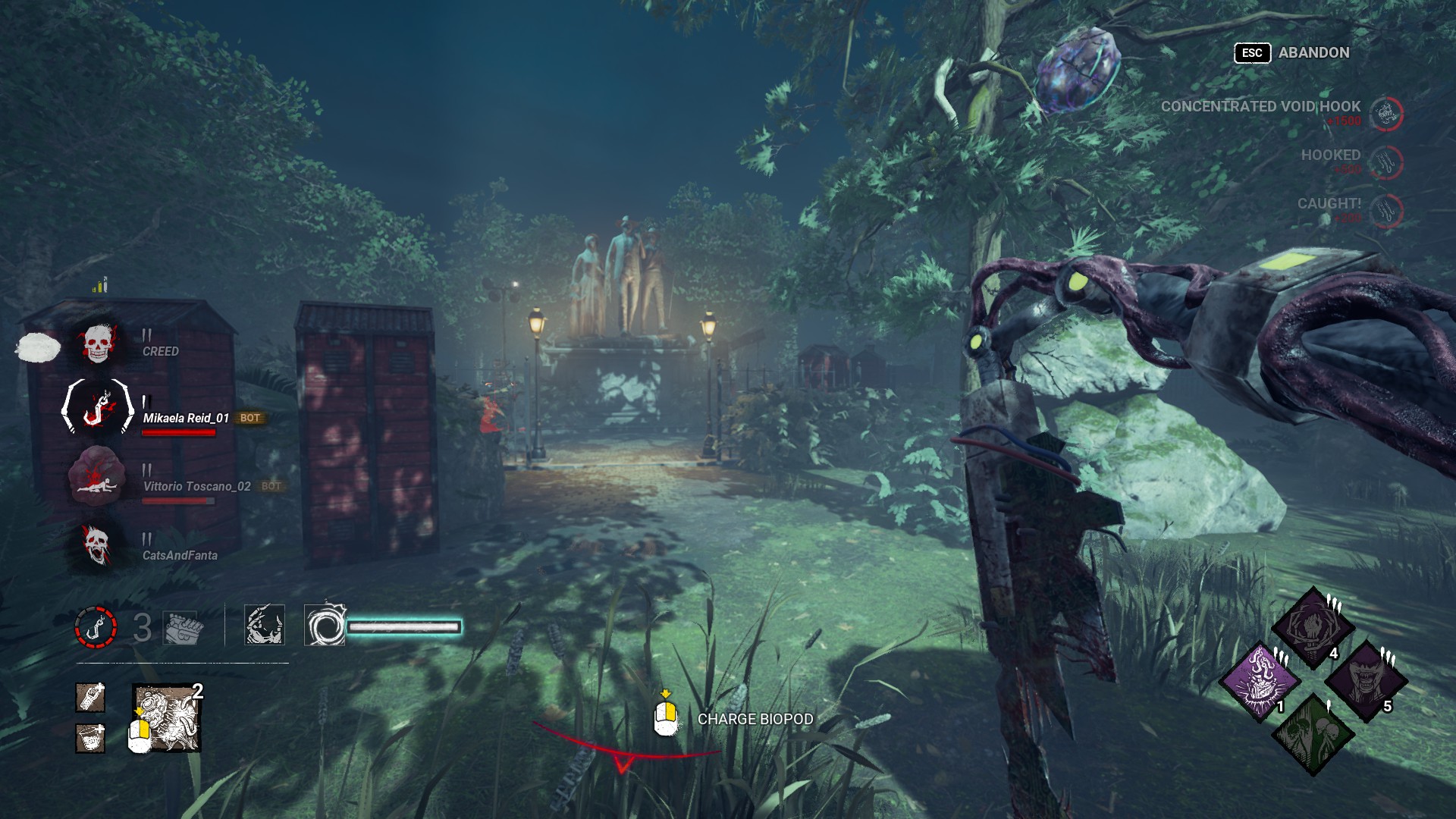
Task: Select the green perk with skulls
Action: (1313, 733)
